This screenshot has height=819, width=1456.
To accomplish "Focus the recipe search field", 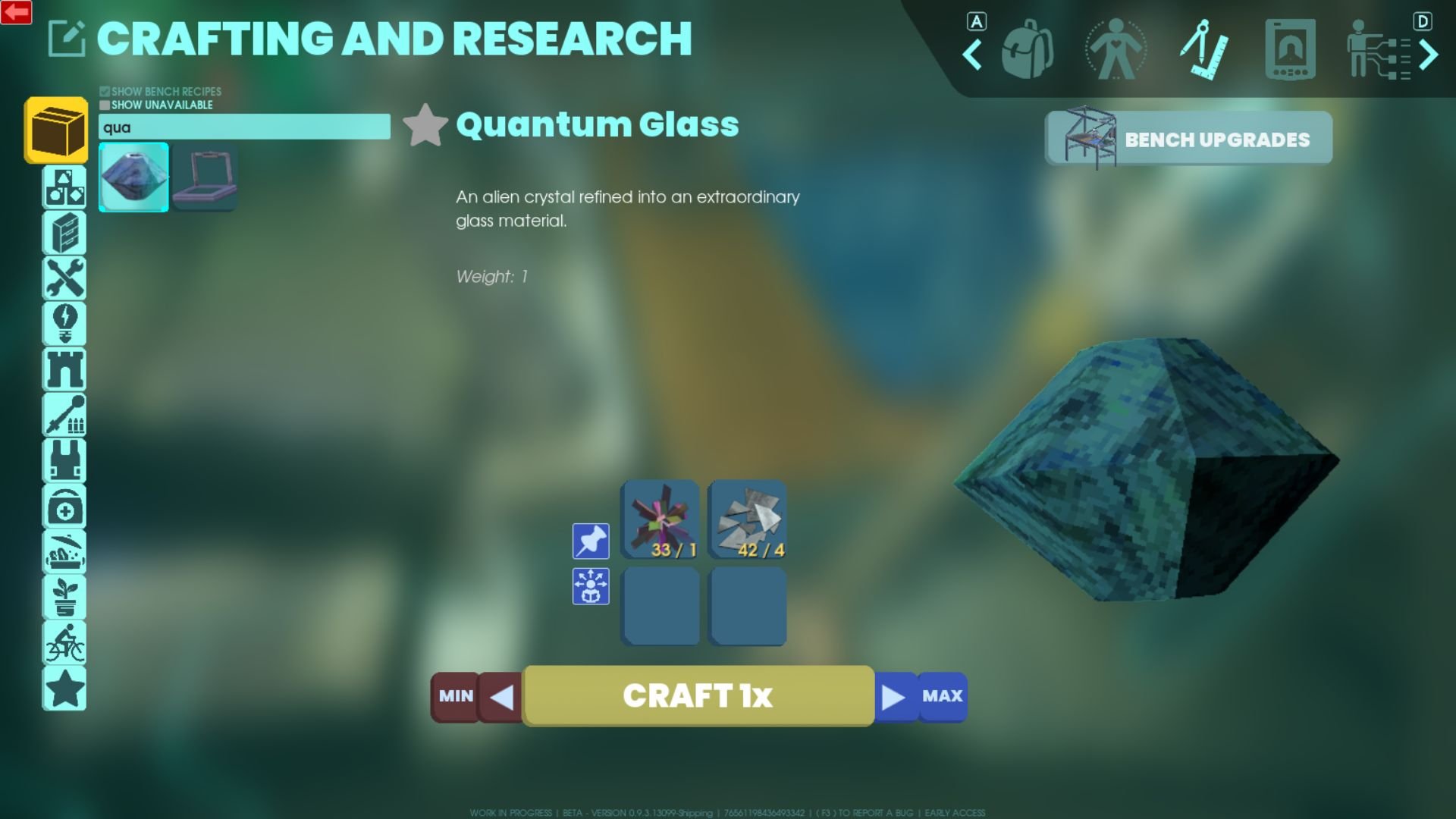I will pyautogui.click(x=244, y=127).
